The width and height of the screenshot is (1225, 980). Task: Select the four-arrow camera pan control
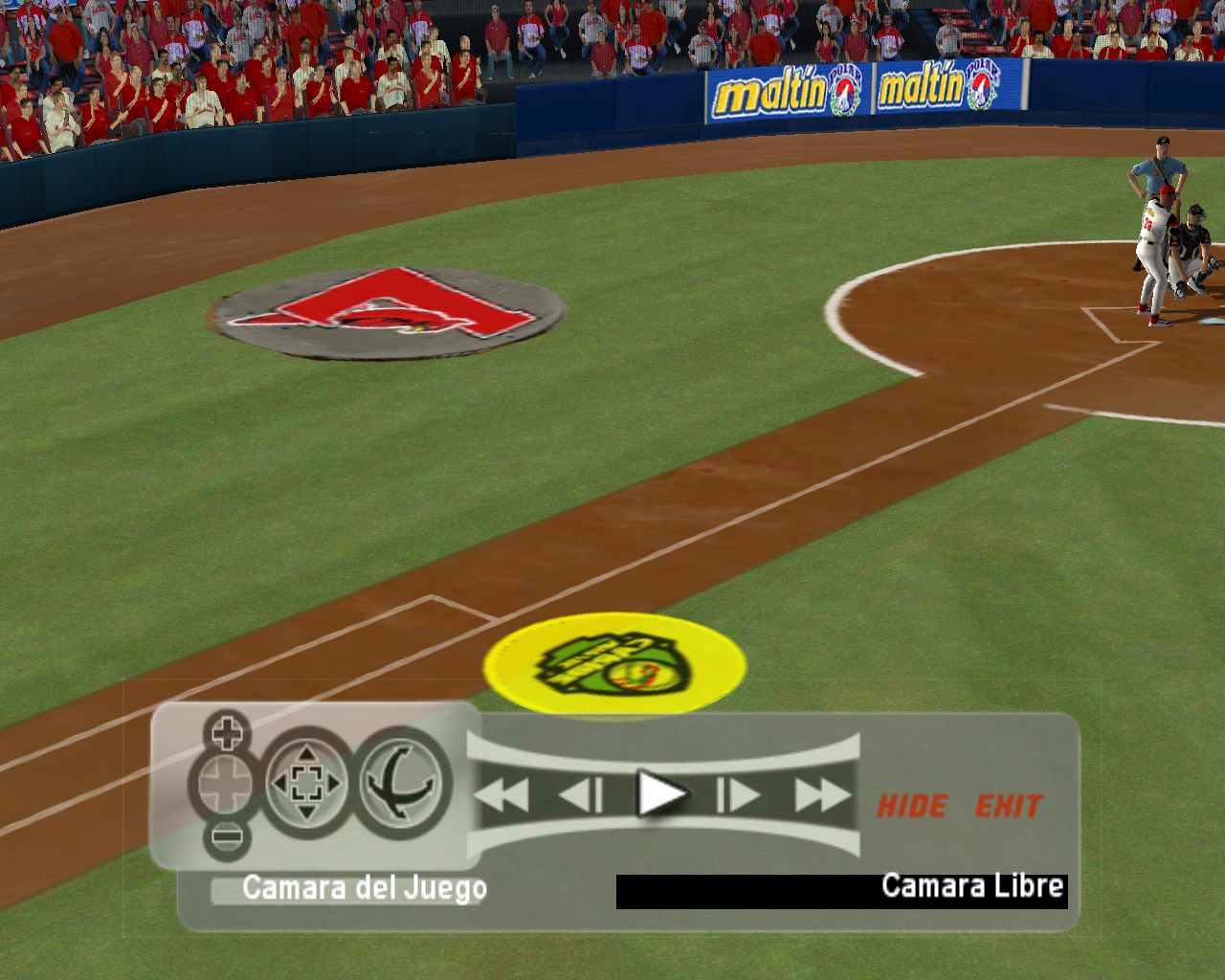tap(306, 785)
